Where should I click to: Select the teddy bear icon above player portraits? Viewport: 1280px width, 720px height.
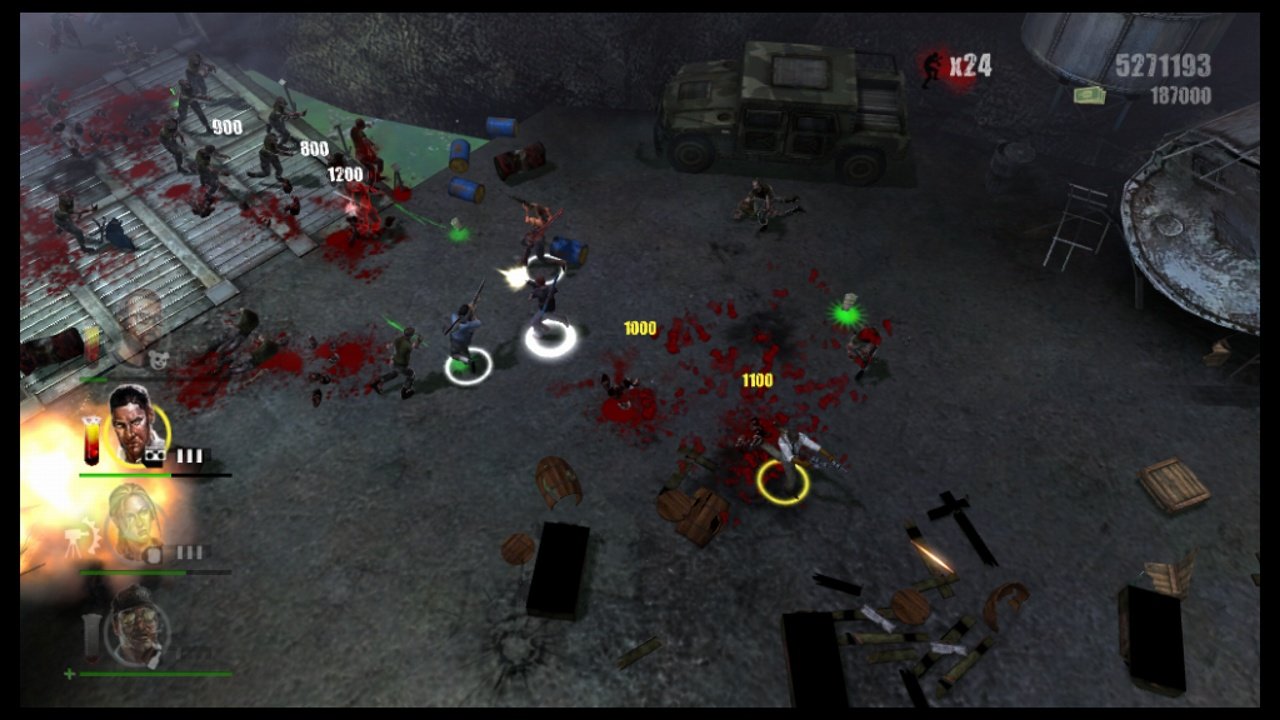(159, 358)
